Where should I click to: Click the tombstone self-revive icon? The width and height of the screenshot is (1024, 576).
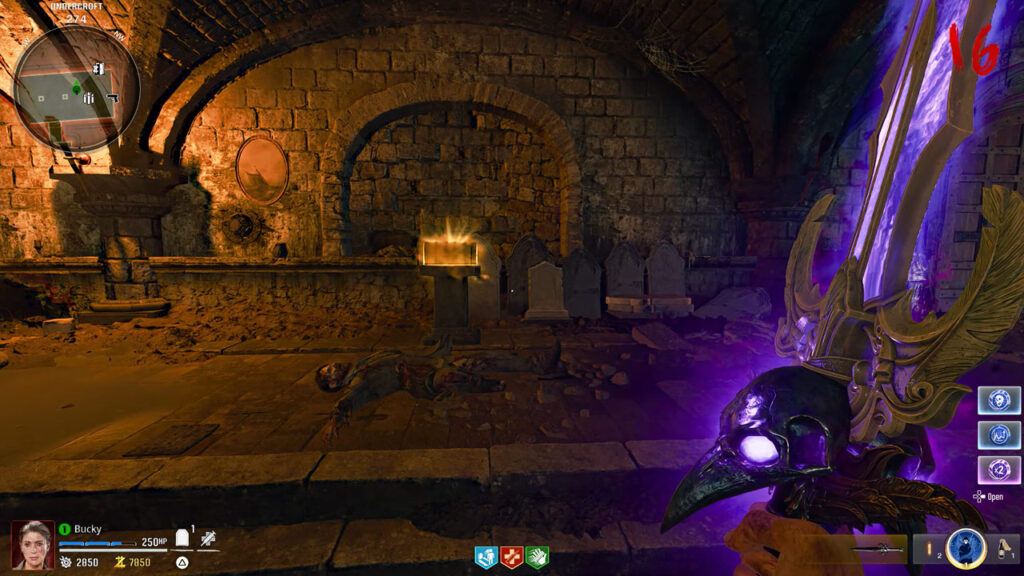(x=183, y=539)
